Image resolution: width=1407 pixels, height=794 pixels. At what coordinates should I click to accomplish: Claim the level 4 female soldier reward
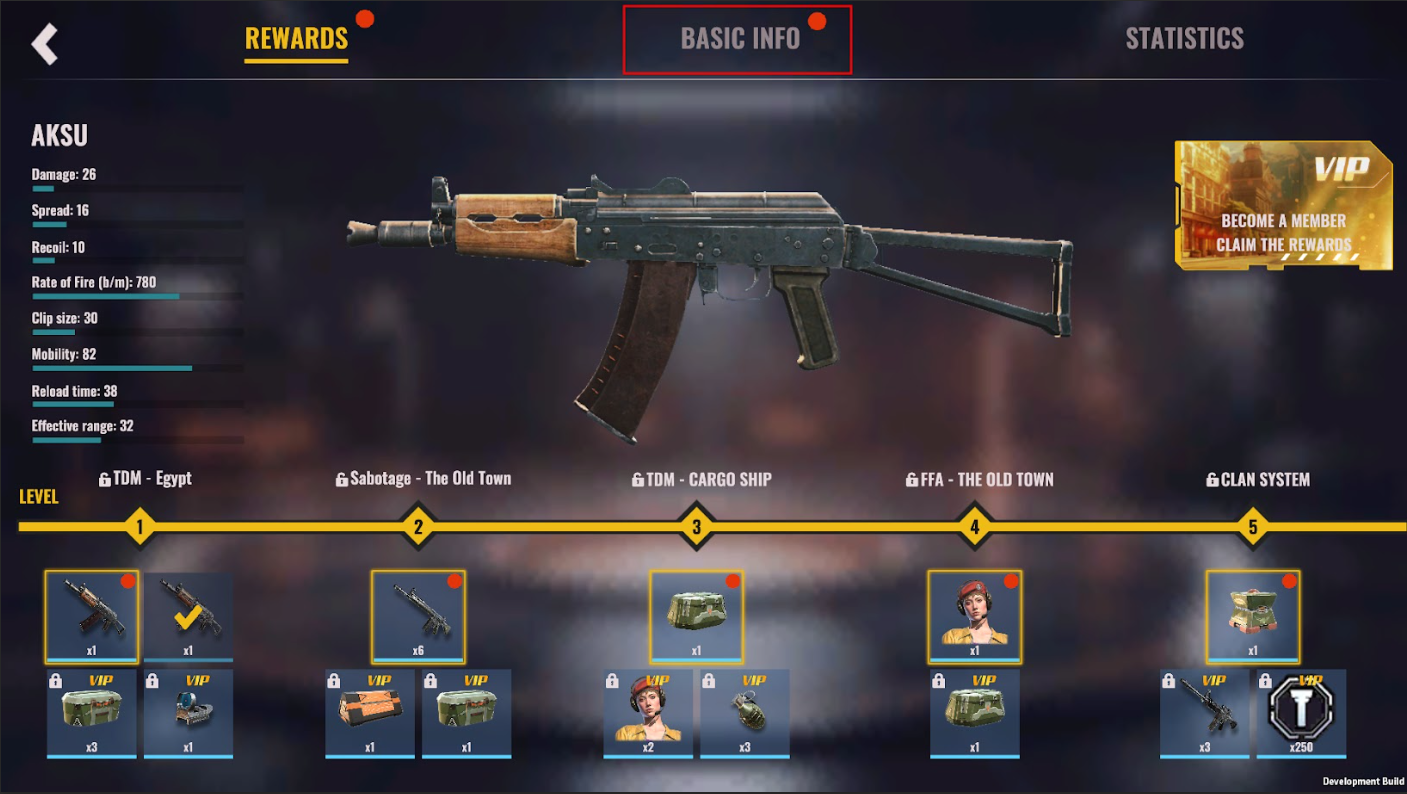pyautogui.click(x=974, y=617)
